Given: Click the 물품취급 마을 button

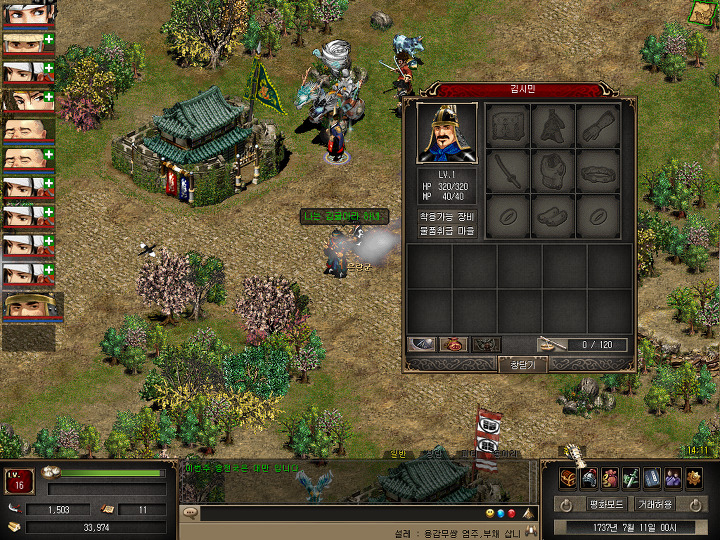Looking at the screenshot, I should (x=447, y=231).
